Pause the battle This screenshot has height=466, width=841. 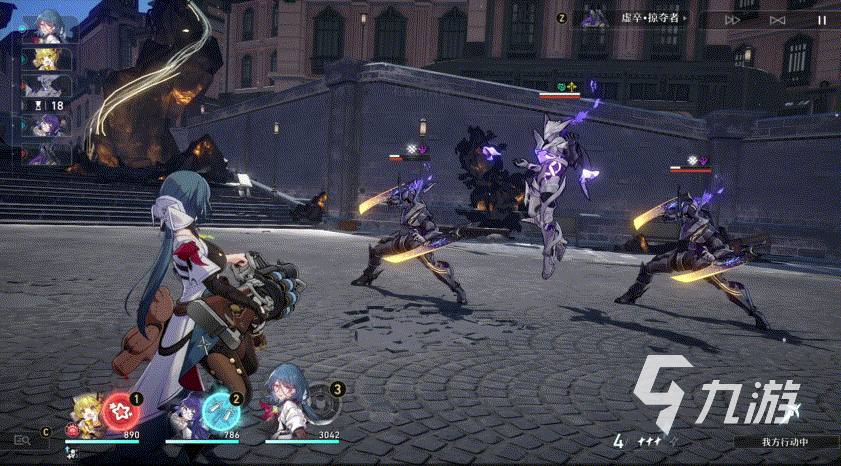click(823, 18)
